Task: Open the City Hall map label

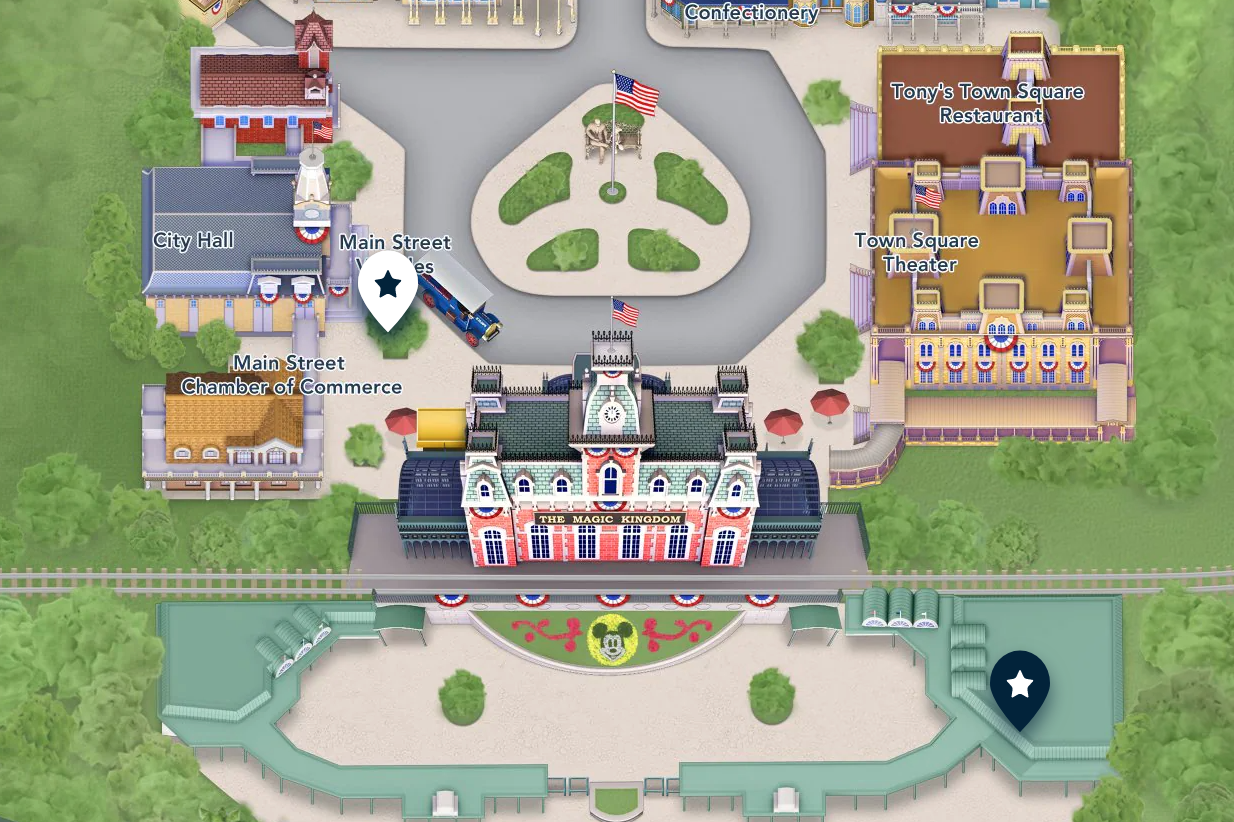Action: (x=193, y=240)
